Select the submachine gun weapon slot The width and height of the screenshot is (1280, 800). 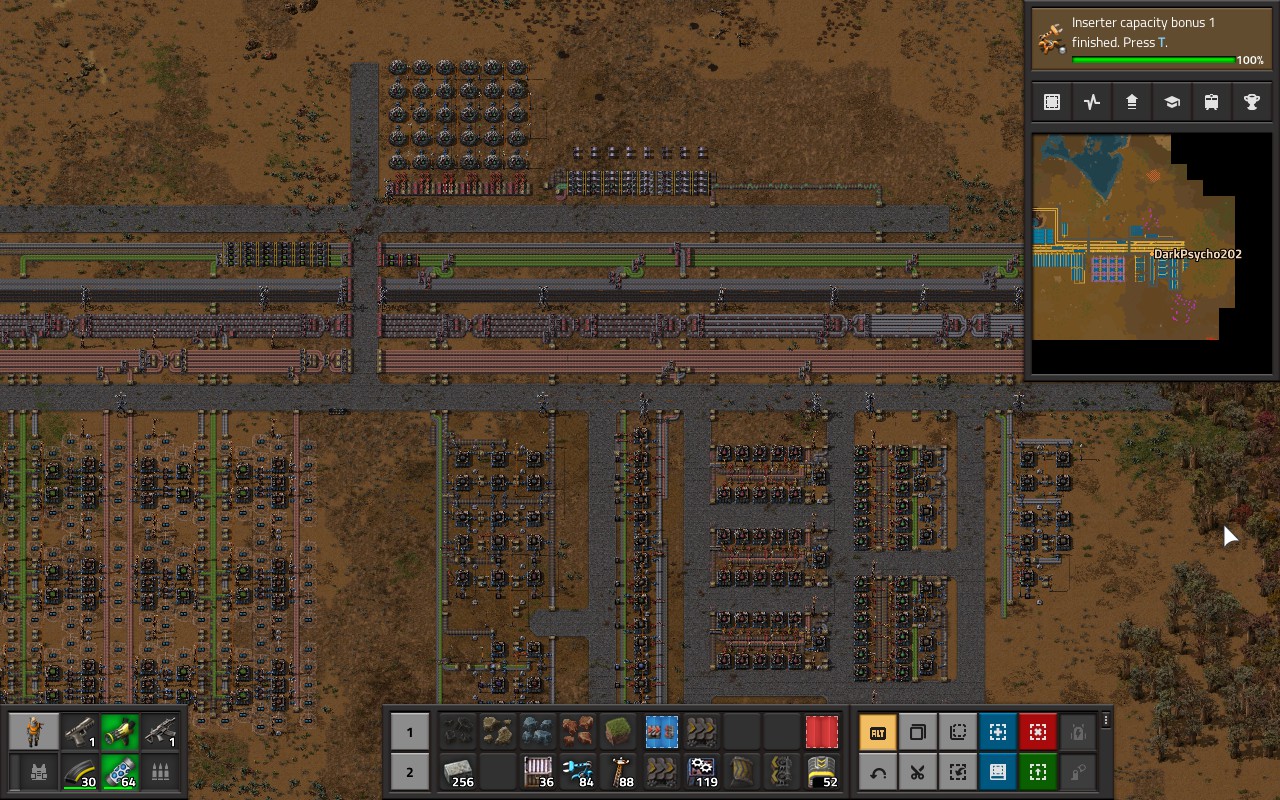(159, 733)
